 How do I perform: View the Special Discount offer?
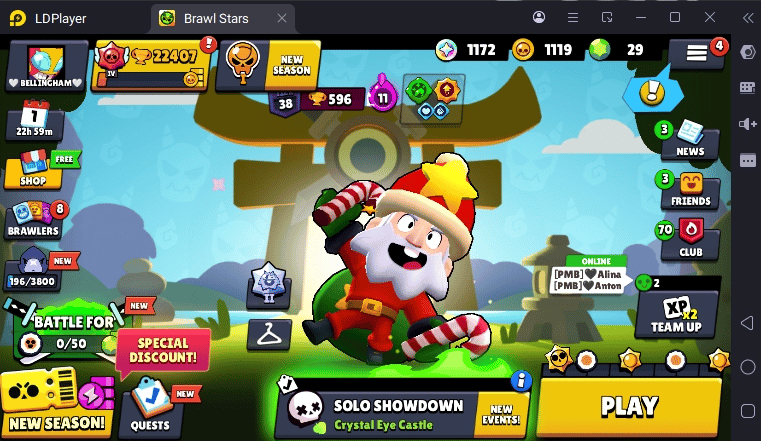pos(163,349)
